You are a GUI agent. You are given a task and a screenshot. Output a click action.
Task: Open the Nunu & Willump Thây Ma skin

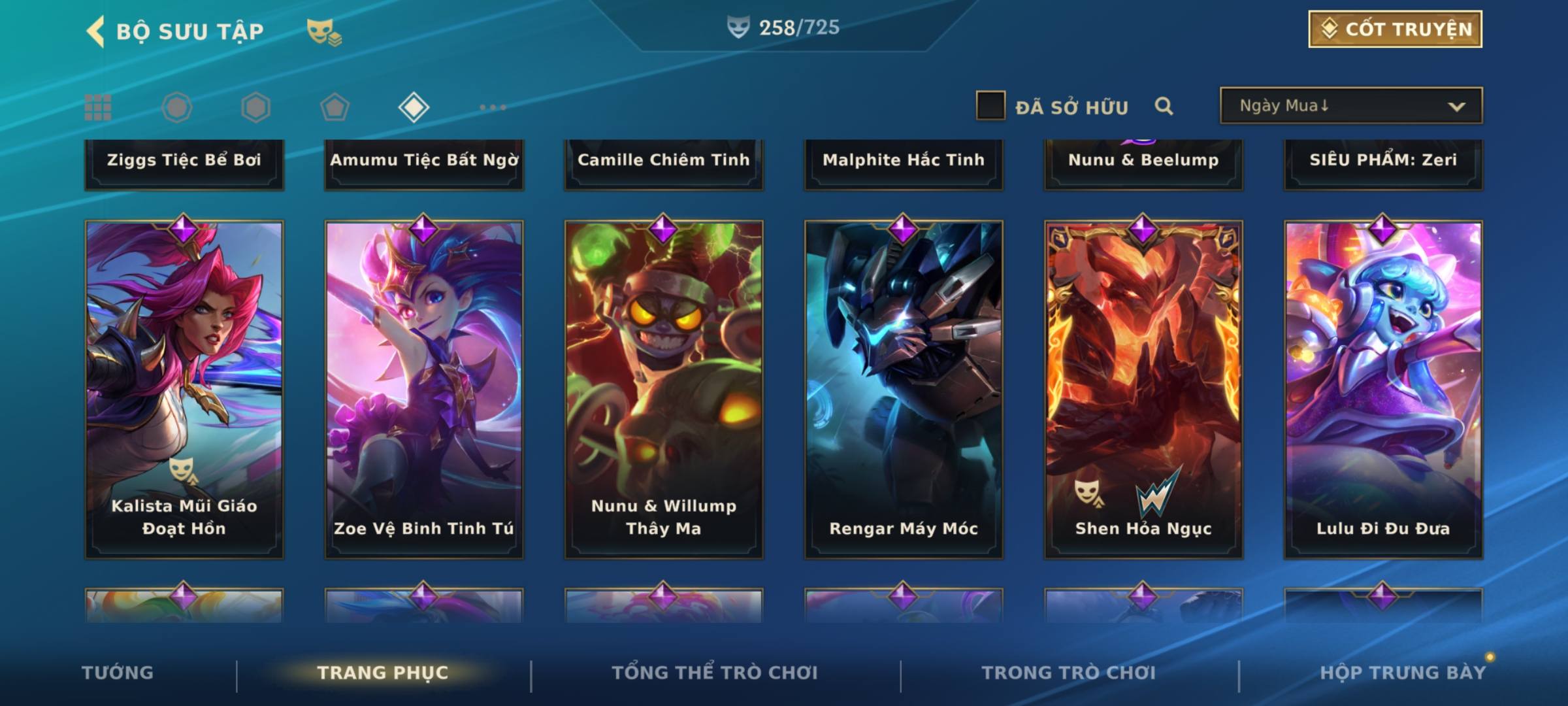point(664,389)
